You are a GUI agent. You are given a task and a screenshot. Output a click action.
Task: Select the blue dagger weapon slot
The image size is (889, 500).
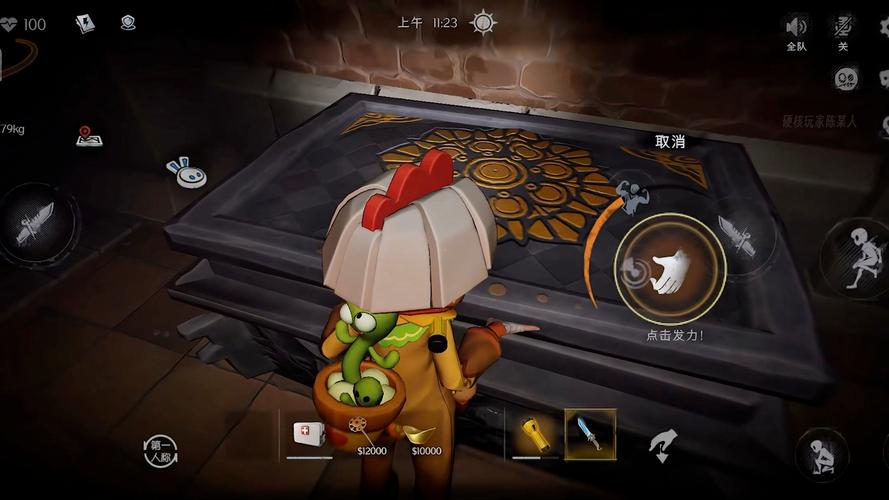pyautogui.click(x=590, y=434)
